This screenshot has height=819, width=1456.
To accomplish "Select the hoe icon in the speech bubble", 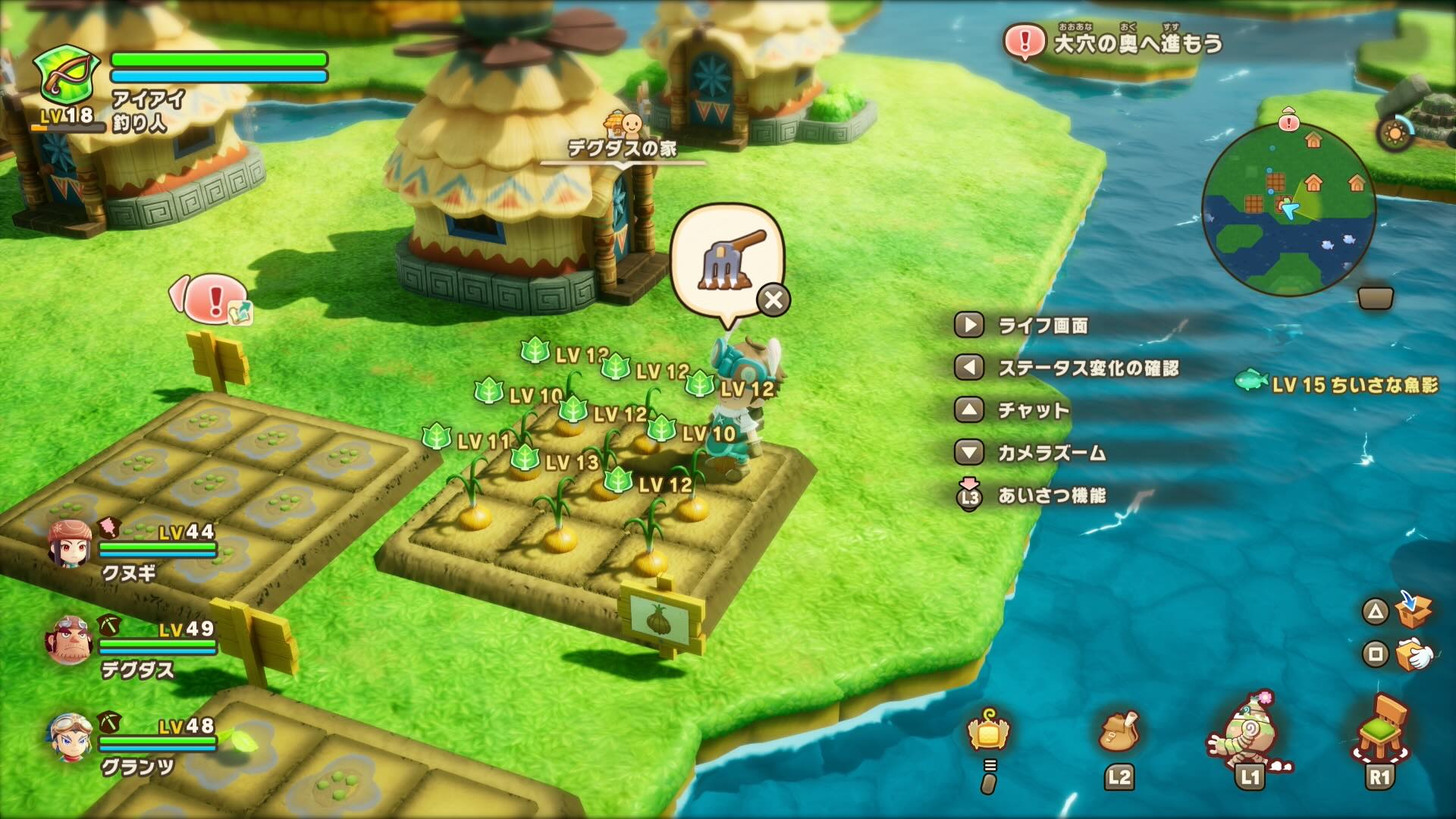I will click(722, 258).
